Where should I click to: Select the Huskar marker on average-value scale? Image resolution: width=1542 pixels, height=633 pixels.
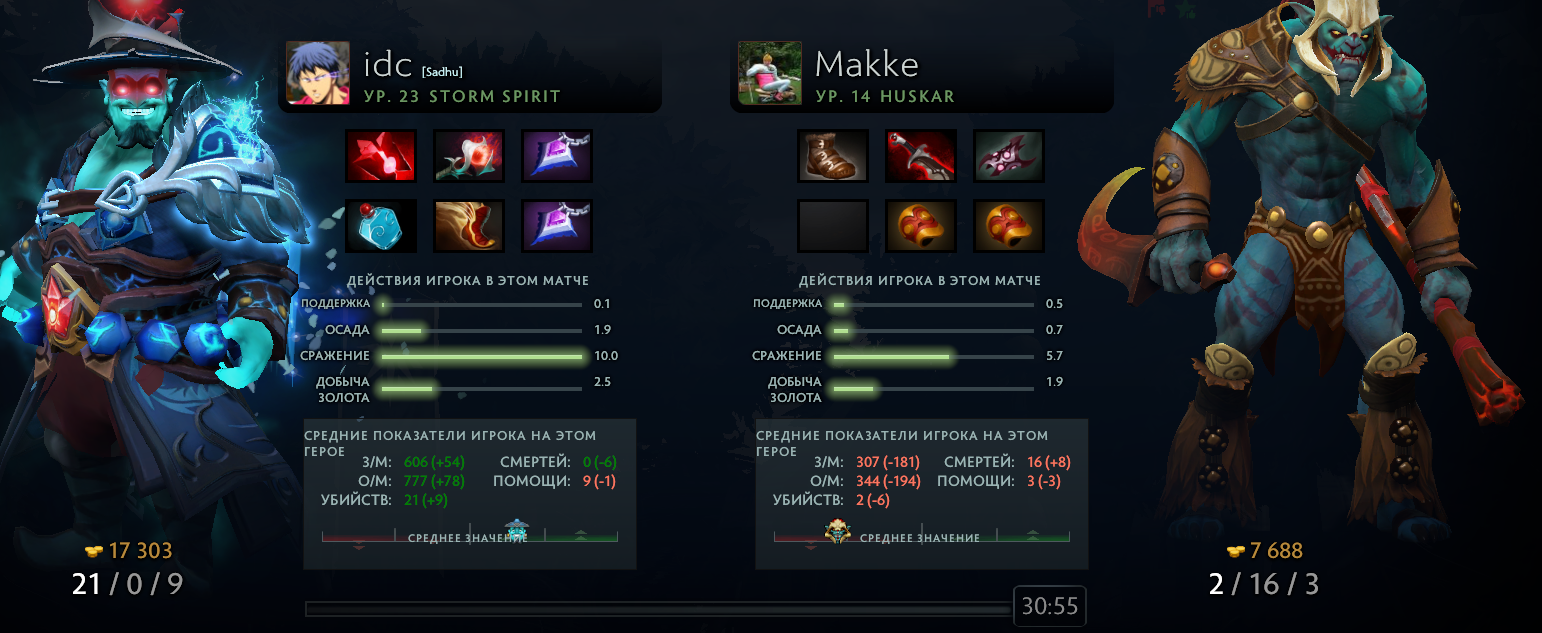tap(838, 531)
